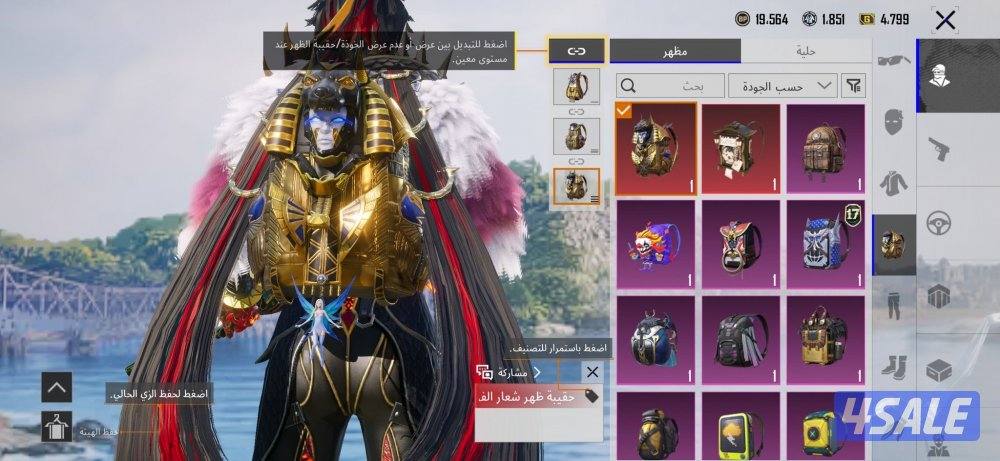The height and width of the screenshot is (461, 1000).
Task: Select the golden pharaoh backpack tile
Action: tap(655, 147)
